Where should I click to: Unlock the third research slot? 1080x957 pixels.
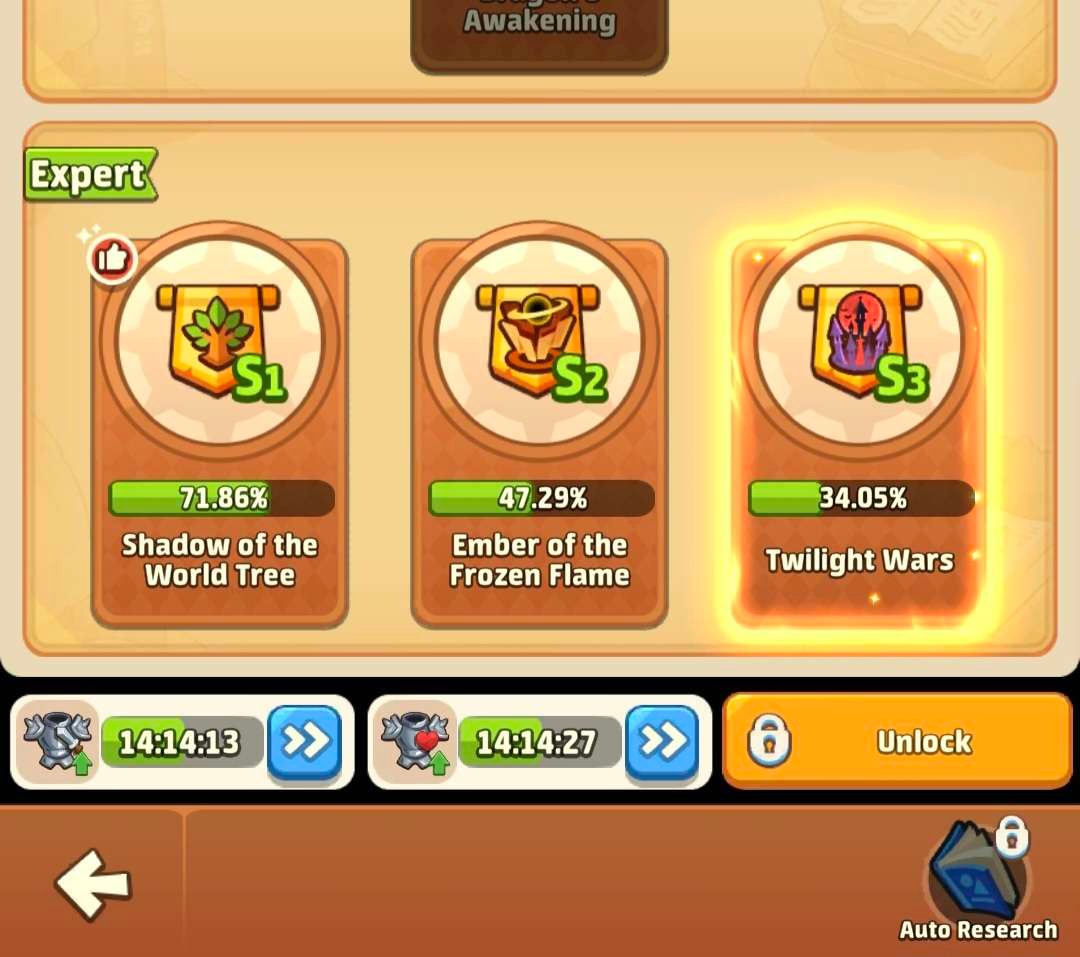pos(897,741)
